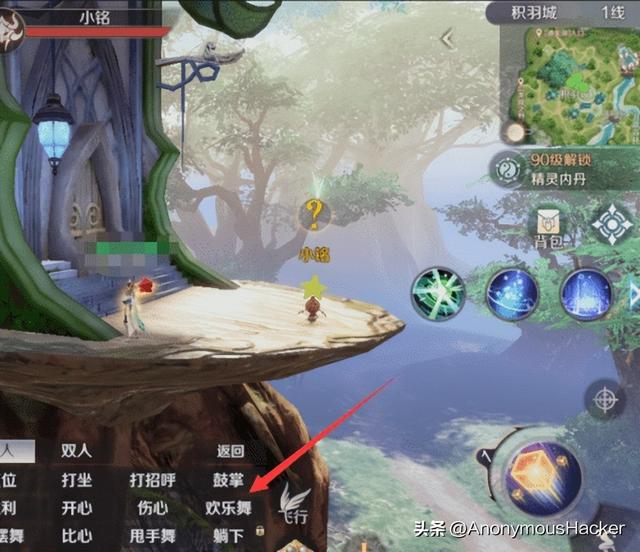
Task: Activate the green slash skill icon
Action: click(438, 295)
